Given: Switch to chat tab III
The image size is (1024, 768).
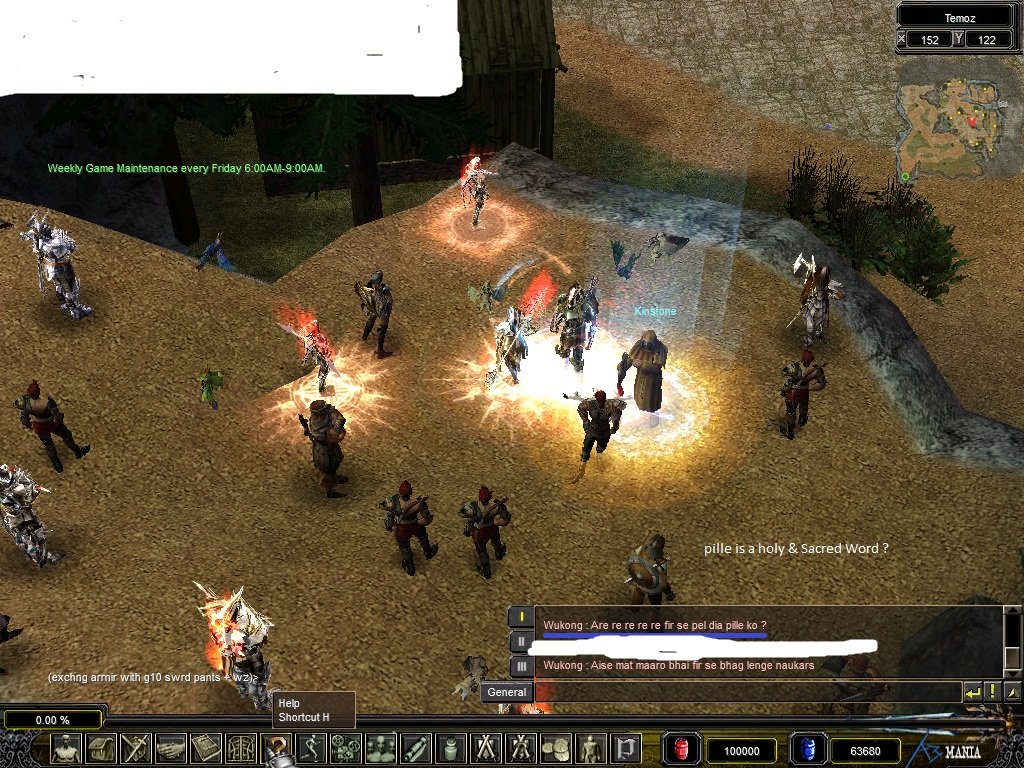Looking at the screenshot, I should pos(521,666).
